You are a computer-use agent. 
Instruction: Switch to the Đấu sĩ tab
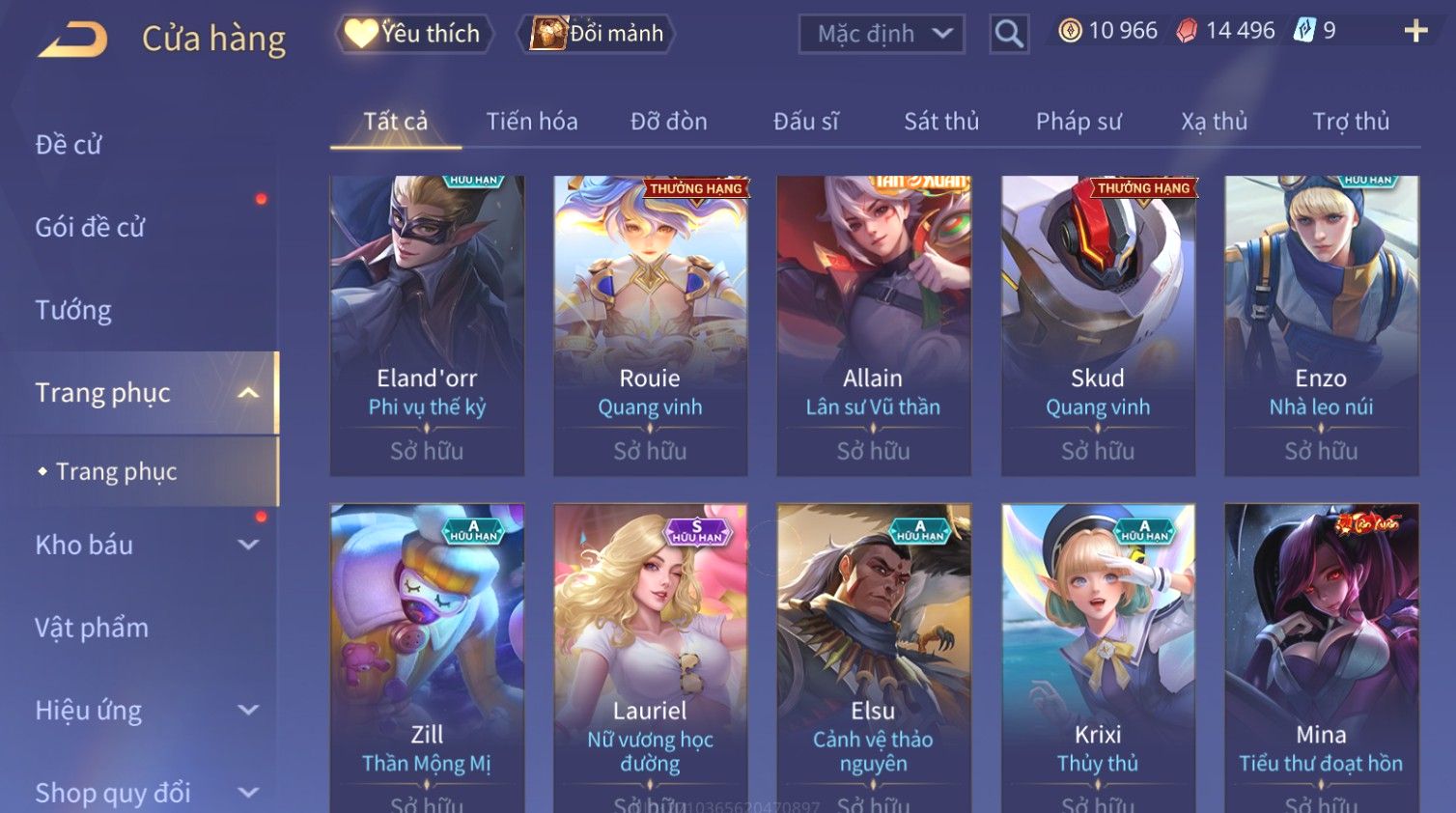pyautogui.click(x=805, y=122)
